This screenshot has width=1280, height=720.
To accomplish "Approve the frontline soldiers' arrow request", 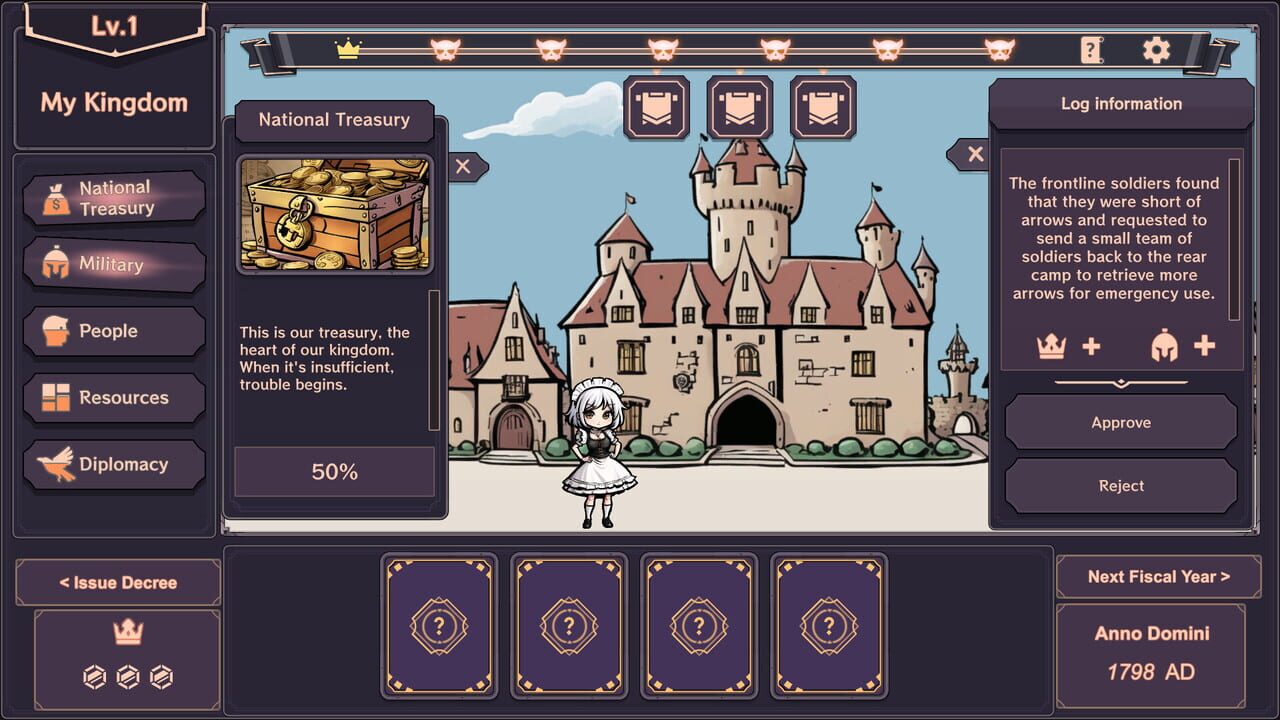I will [1121, 422].
